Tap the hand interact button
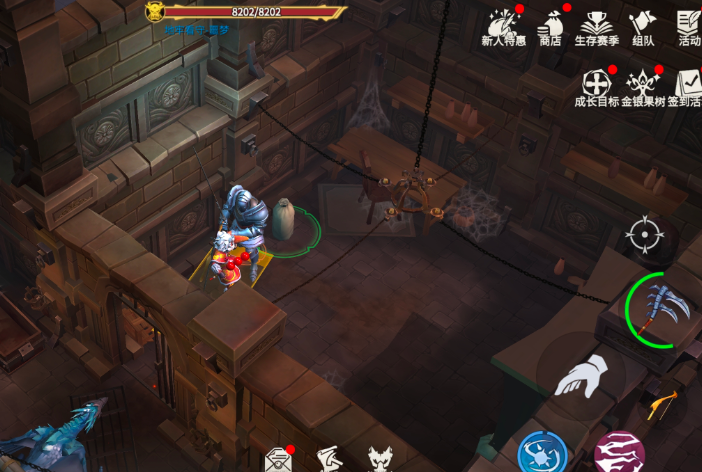The height and width of the screenshot is (472, 702). point(582,378)
